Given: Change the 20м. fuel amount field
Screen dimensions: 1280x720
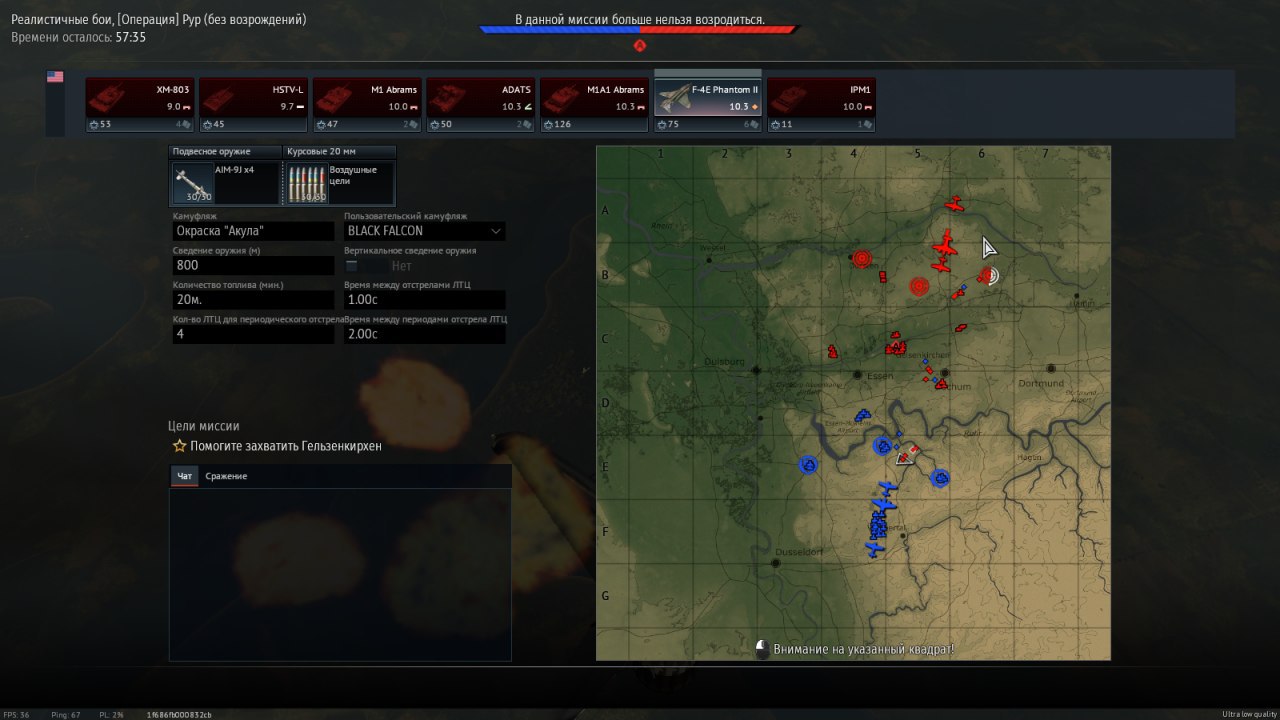Looking at the screenshot, I should (x=253, y=300).
